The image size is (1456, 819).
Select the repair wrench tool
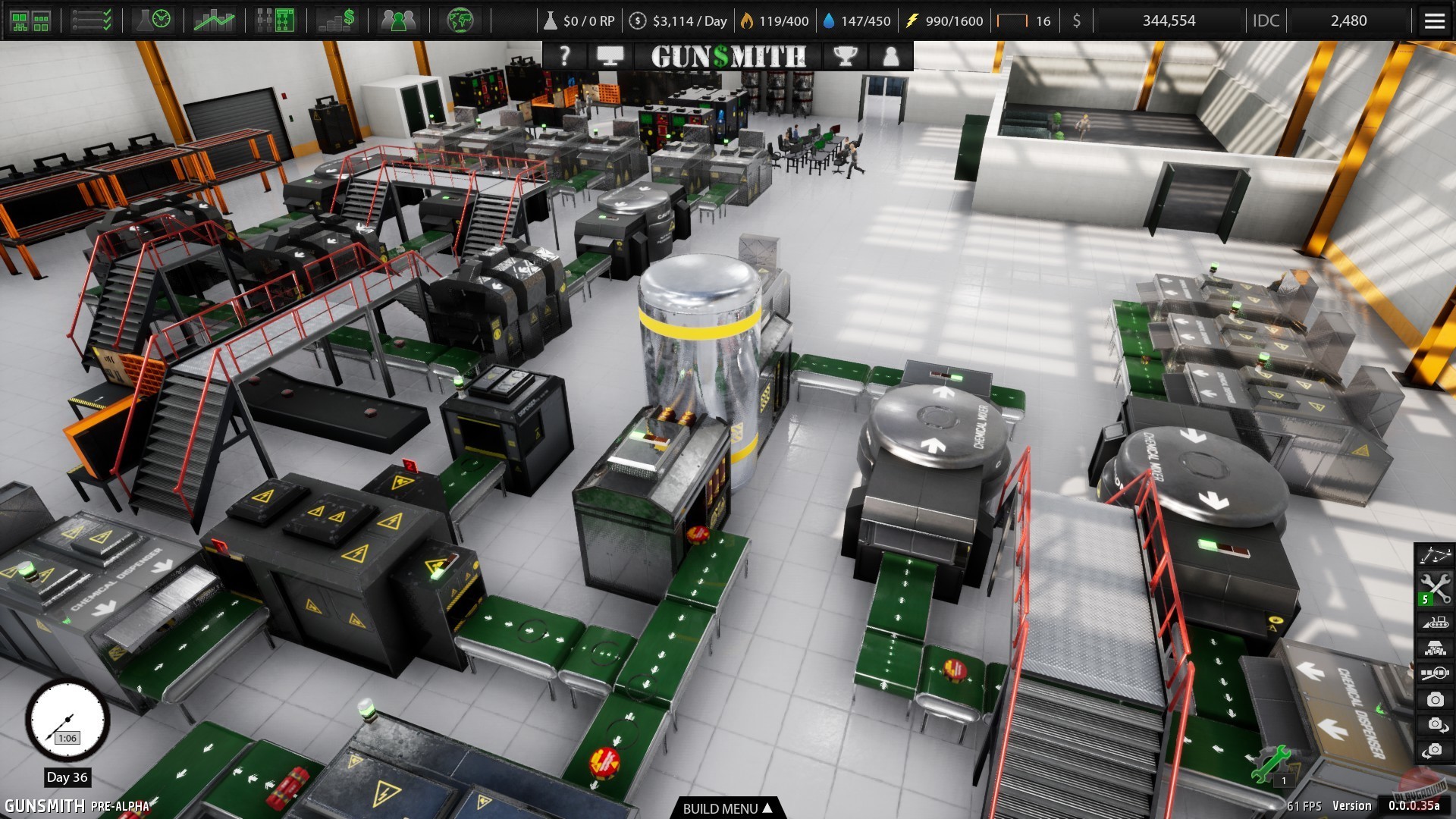(1433, 587)
